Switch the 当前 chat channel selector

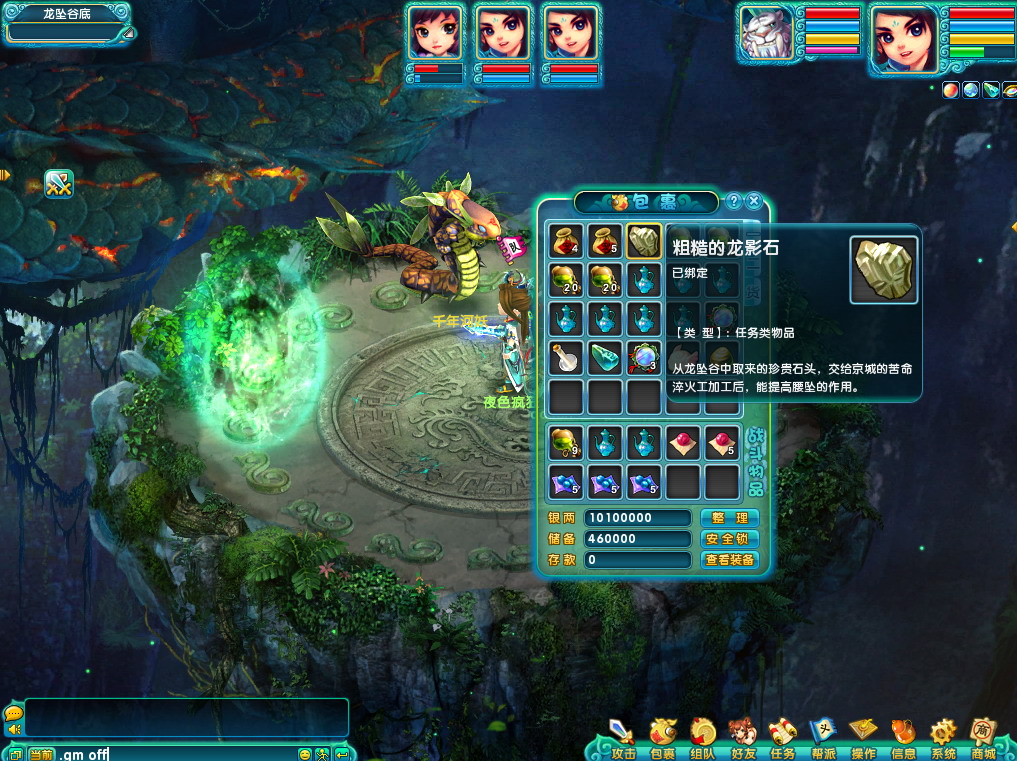pyautogui.click(x=41, y=754)
